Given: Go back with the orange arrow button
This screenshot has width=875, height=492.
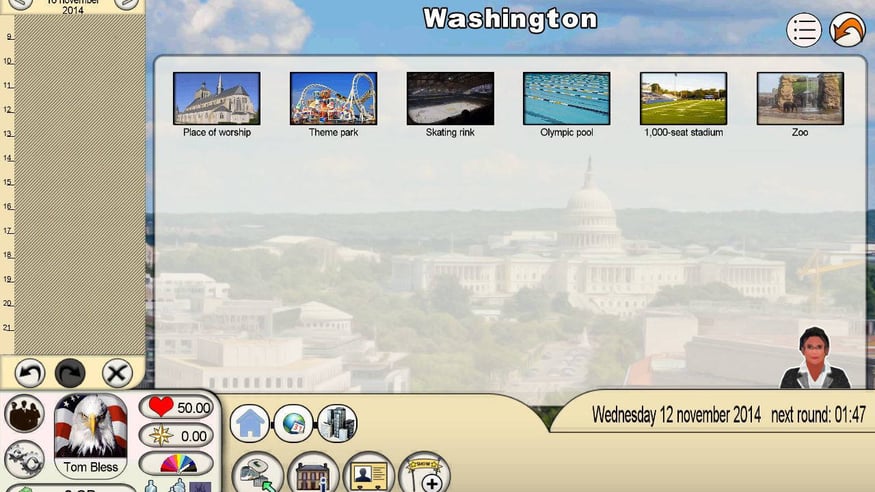Looking at the screenshot, I should coord(848,30).
